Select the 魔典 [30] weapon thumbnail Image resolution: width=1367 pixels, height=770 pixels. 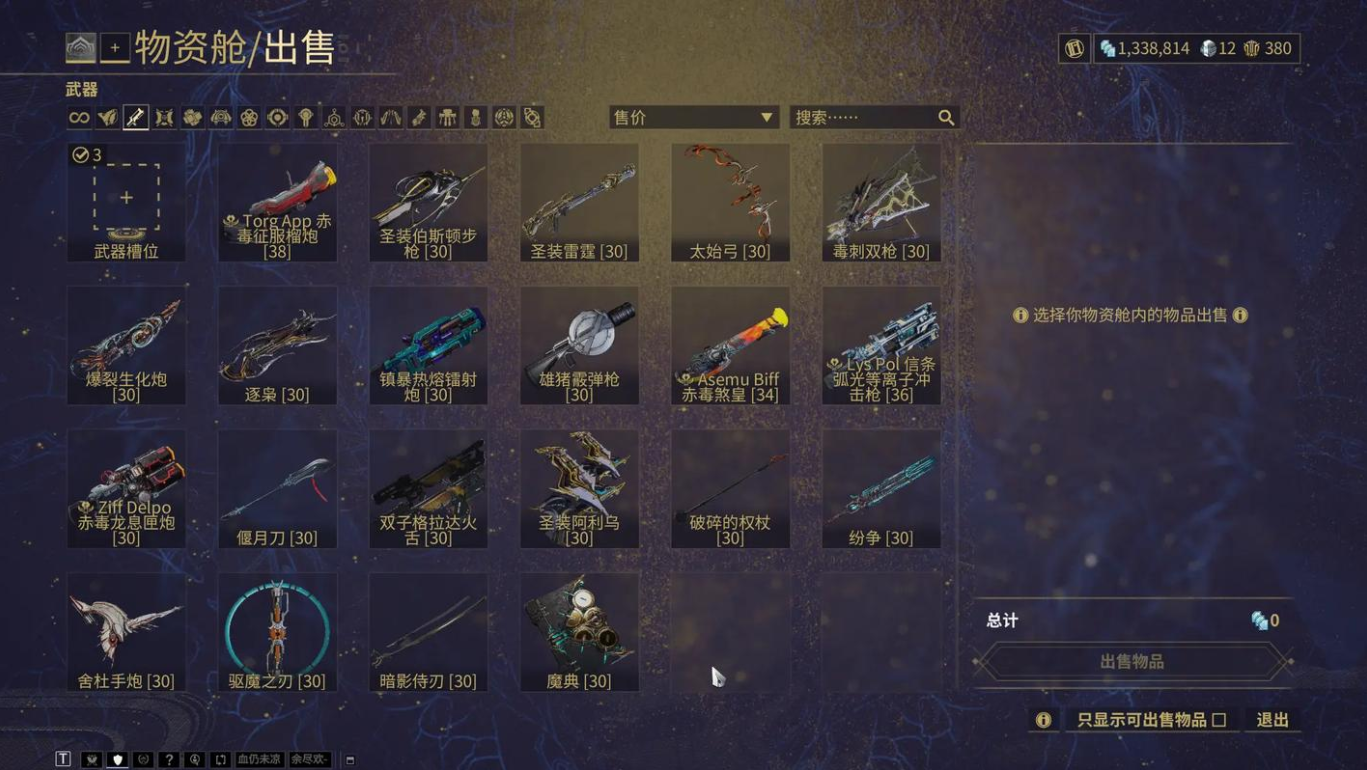[x=579, y=629]
